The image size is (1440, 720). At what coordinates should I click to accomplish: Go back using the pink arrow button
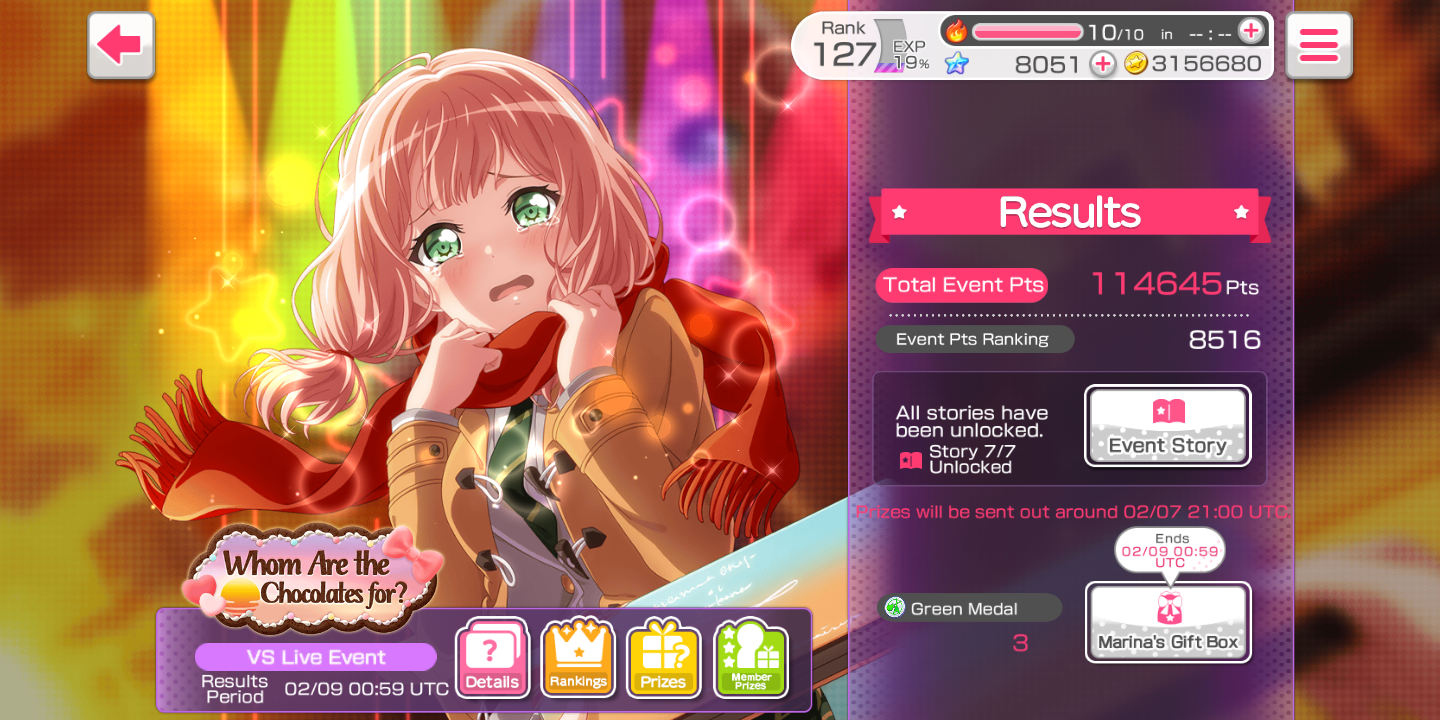(121, 45)
